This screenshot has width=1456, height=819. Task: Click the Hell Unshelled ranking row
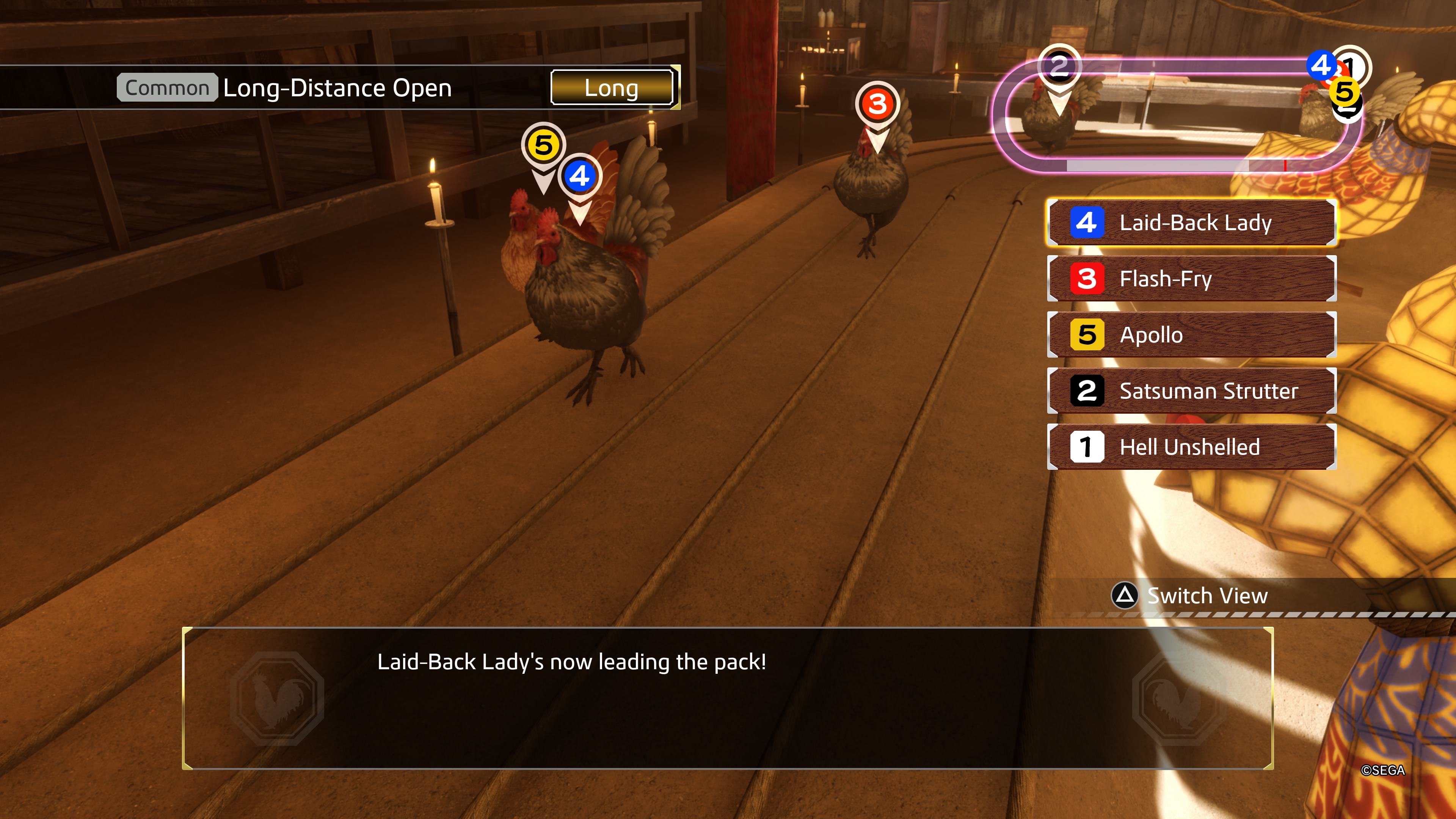pos(1191,447)
